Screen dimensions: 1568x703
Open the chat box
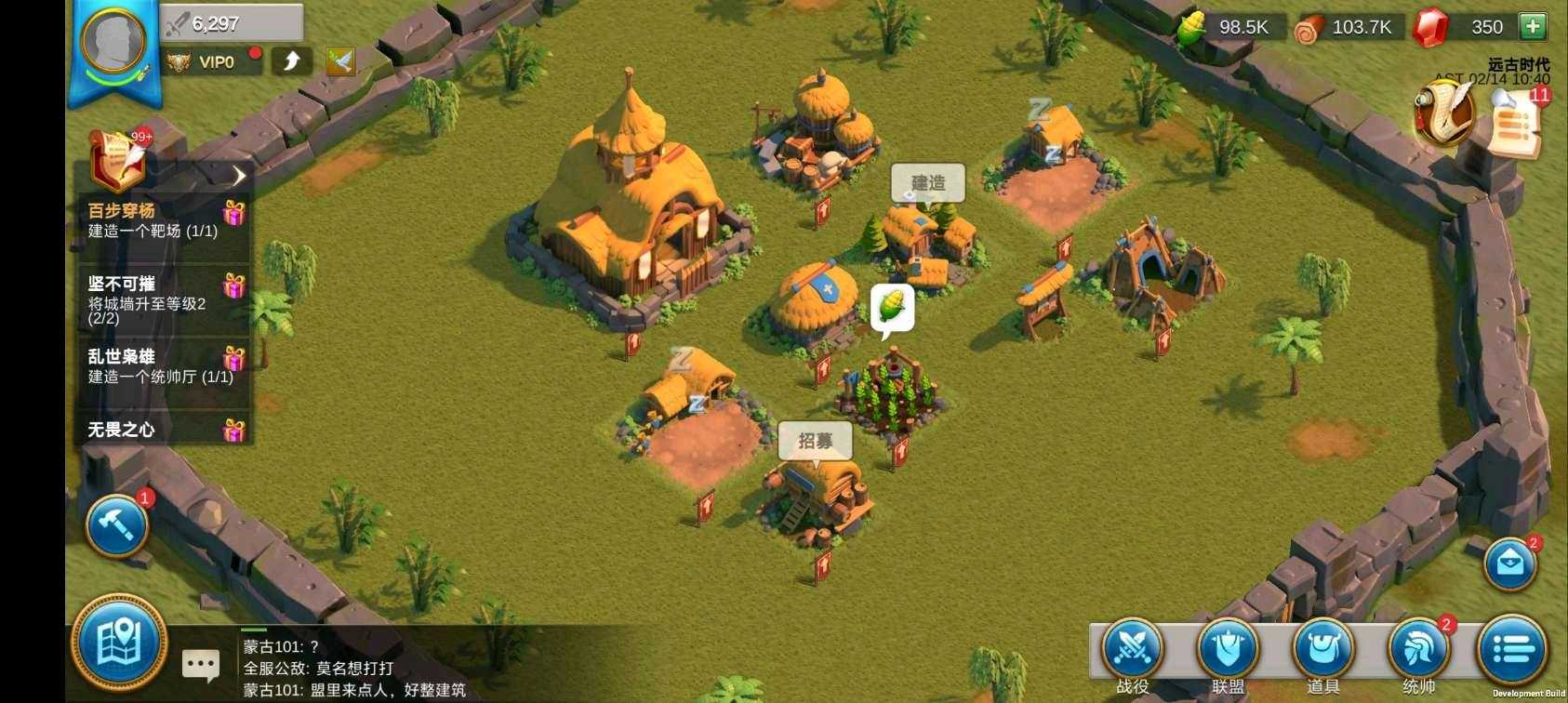point(201,665)
